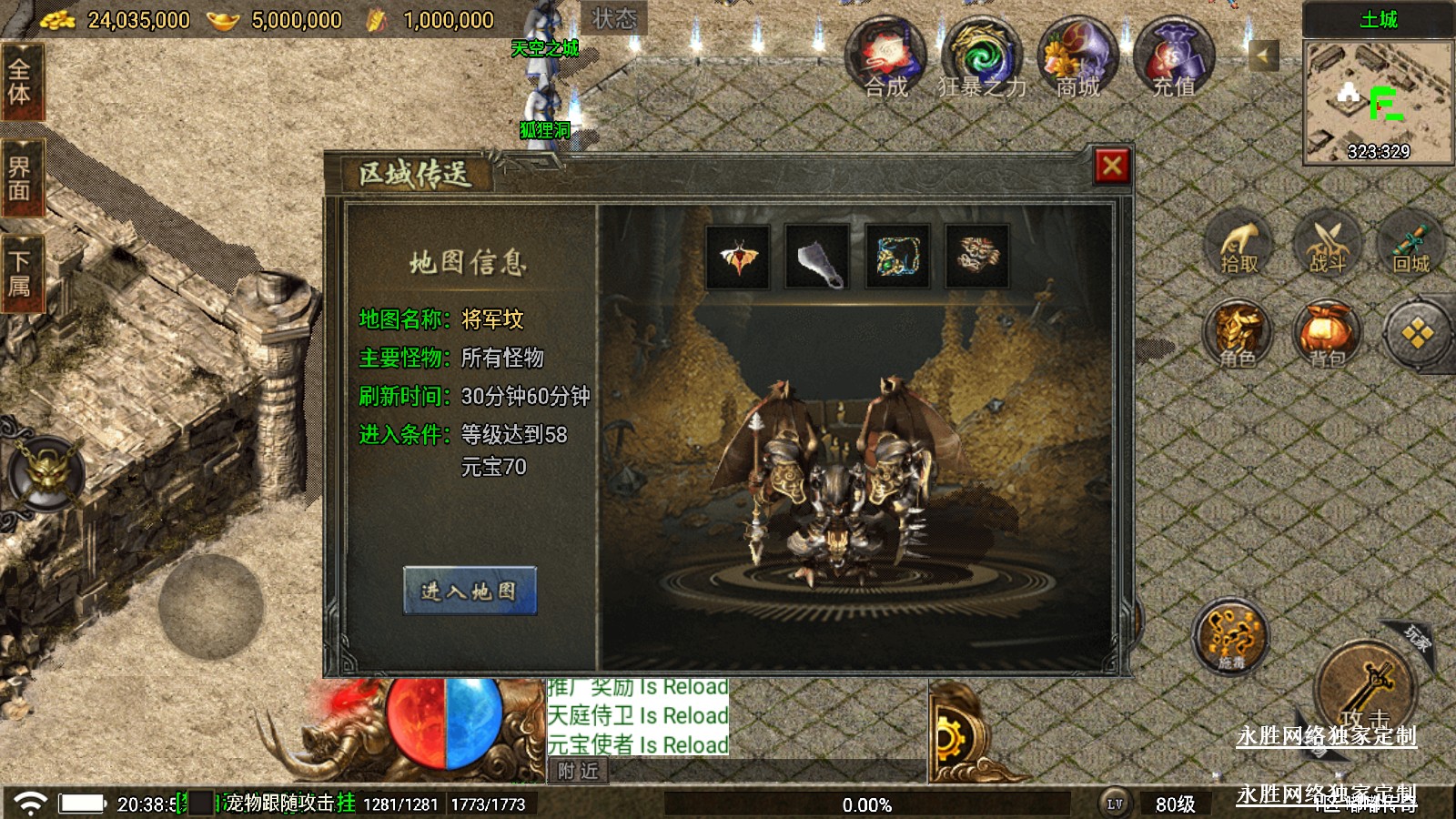Use the 回城 return-to-town button

tap(1411, 244)
